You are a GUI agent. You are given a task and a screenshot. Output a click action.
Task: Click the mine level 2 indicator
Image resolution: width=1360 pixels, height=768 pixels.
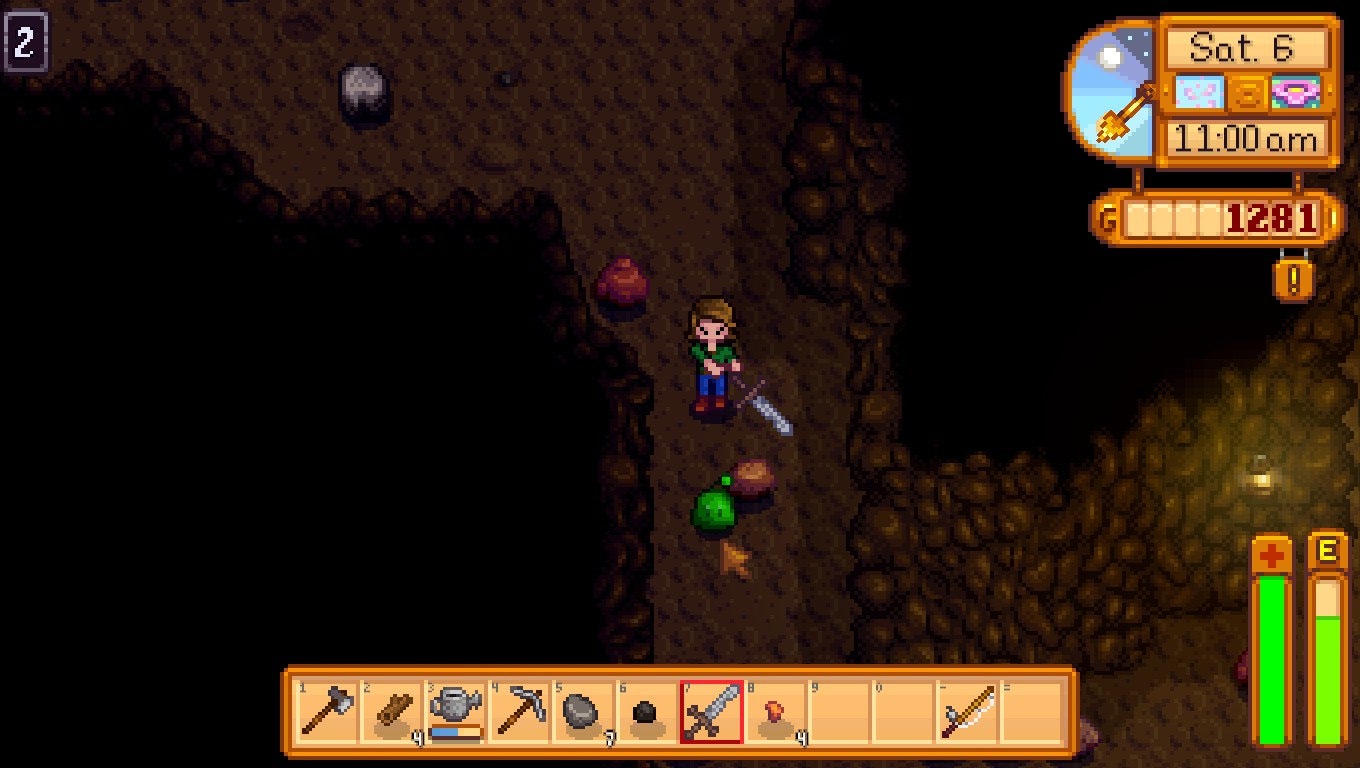25,40
